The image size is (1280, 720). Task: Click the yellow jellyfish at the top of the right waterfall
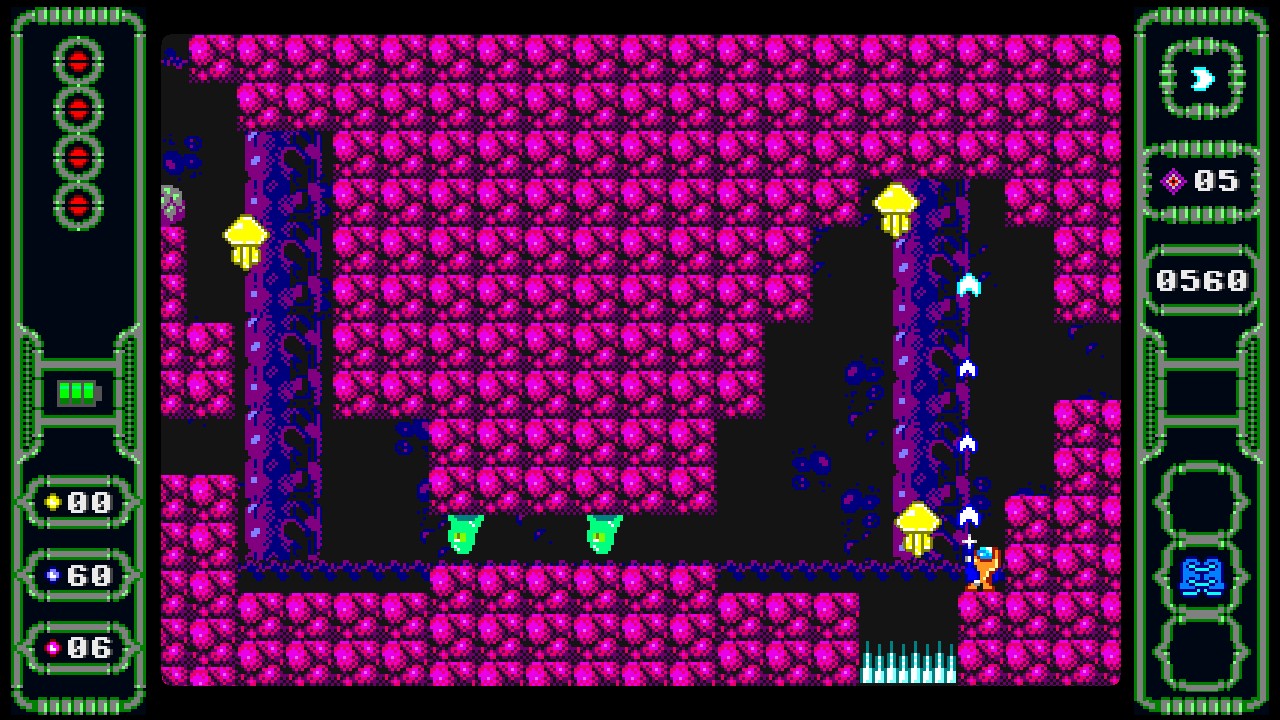(x=895, y=205)
